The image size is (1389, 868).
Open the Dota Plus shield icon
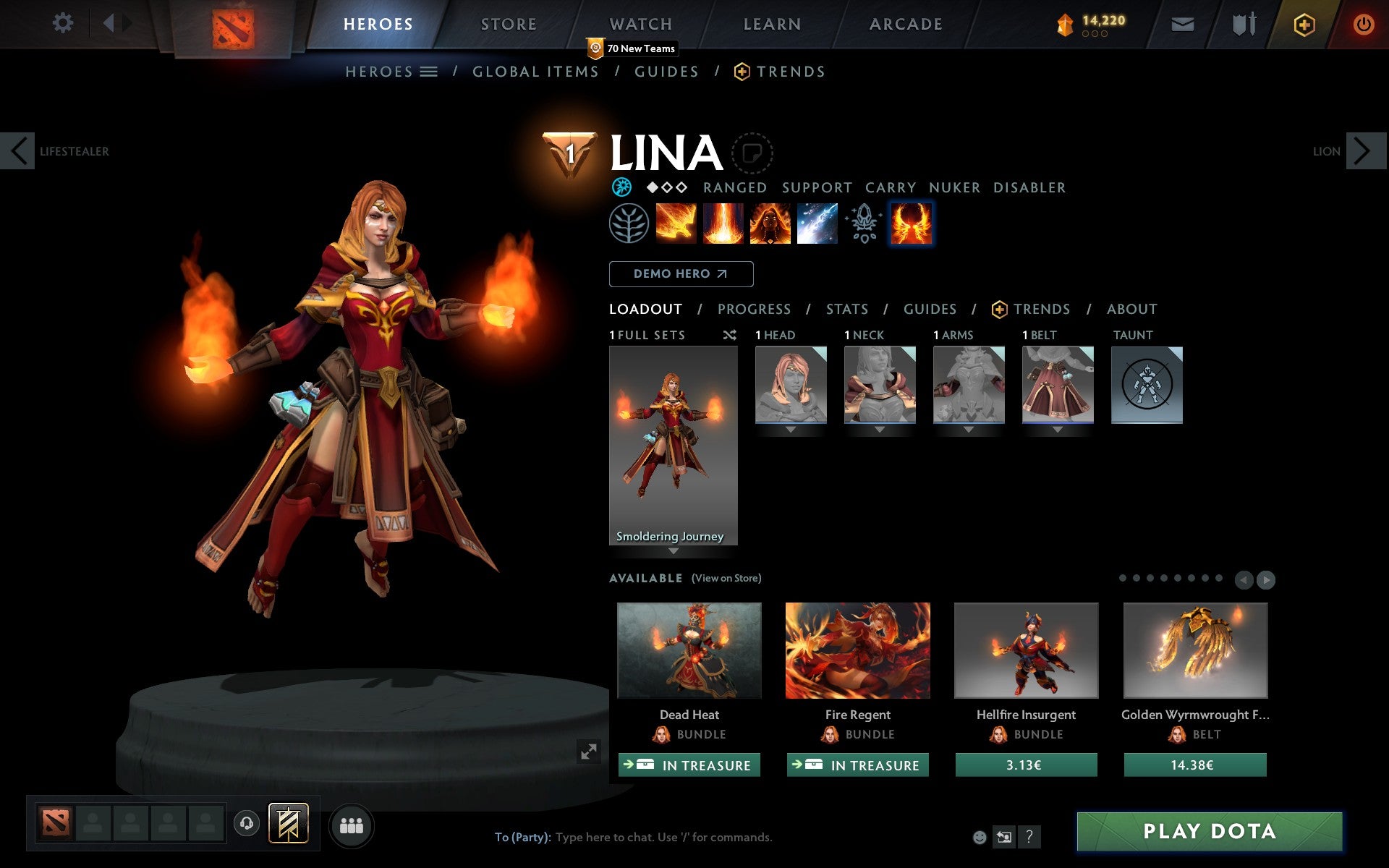(1303, 24)
